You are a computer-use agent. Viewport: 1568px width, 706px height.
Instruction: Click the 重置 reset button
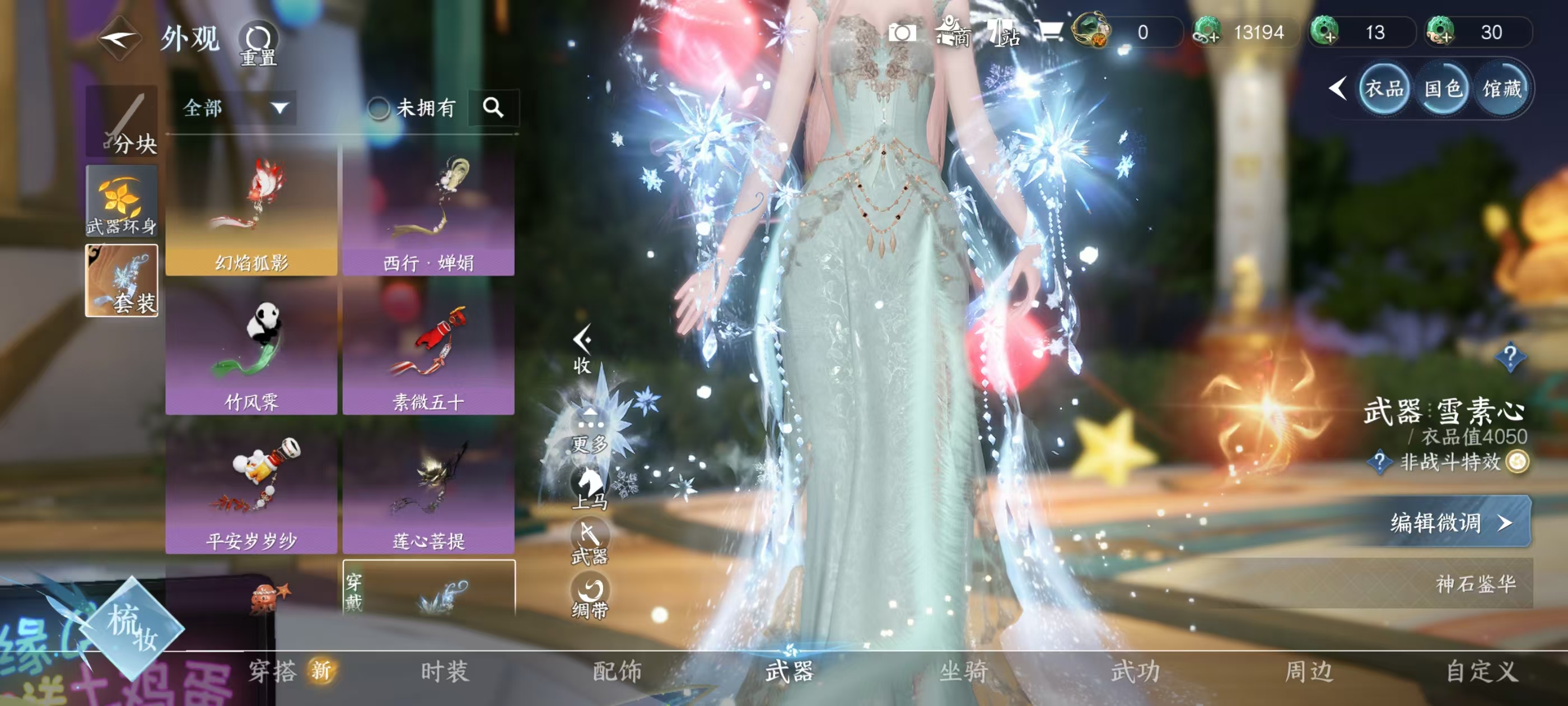258,43
